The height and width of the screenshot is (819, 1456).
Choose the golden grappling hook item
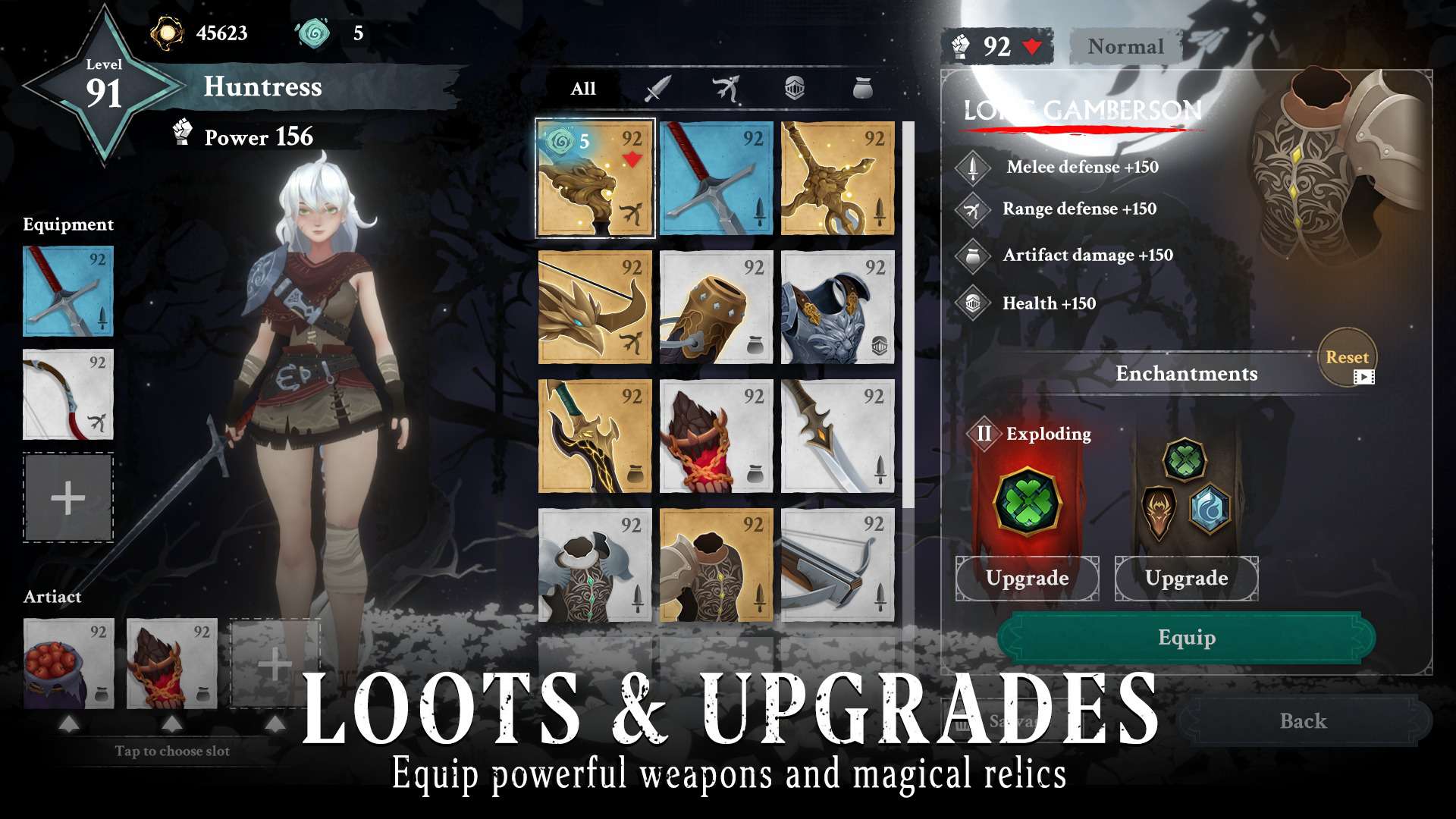tap(837, 179)
